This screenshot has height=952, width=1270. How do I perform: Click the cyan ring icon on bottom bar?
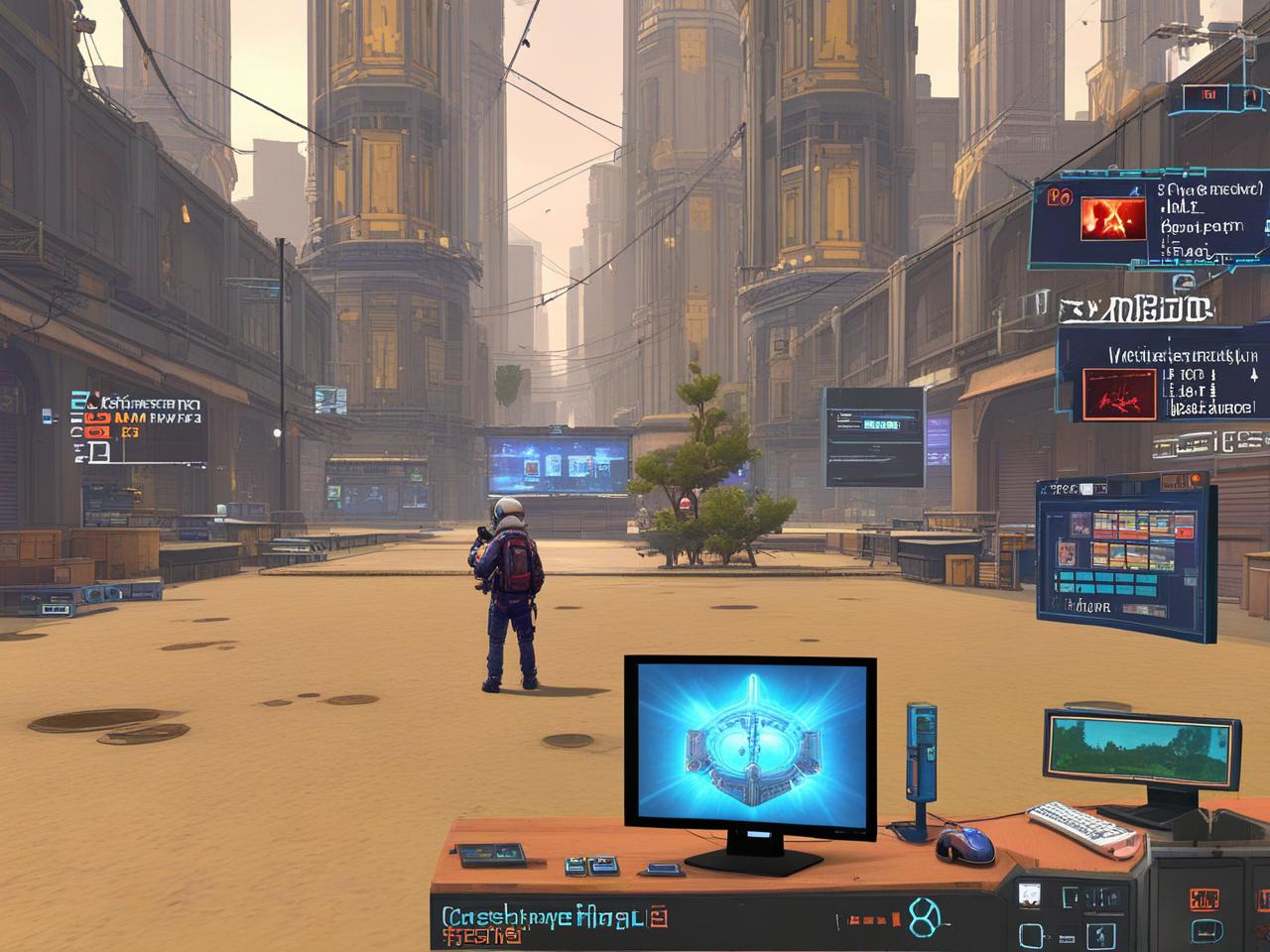[923, 918]
